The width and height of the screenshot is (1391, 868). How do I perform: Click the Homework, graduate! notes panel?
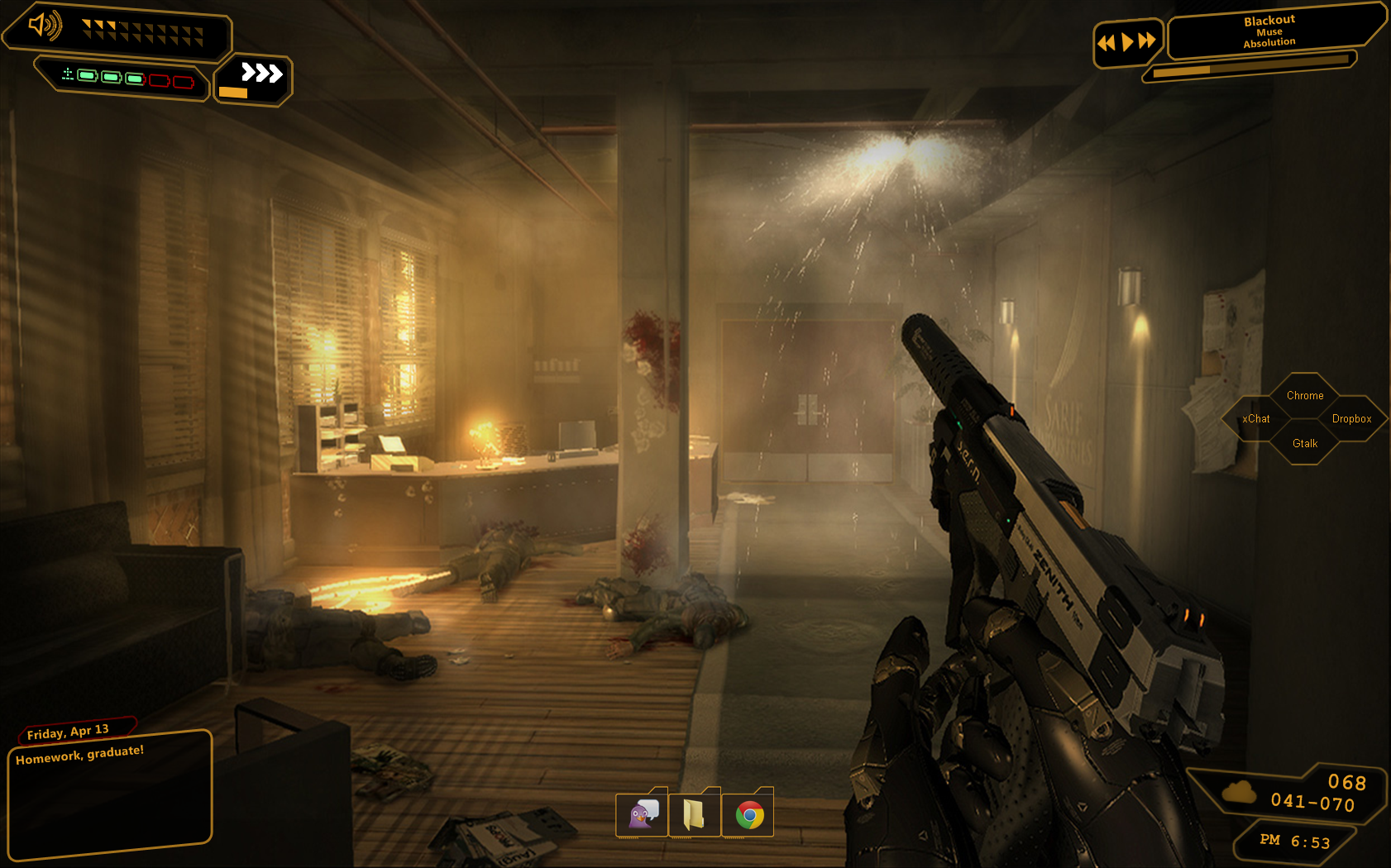(x=109, y=796)
